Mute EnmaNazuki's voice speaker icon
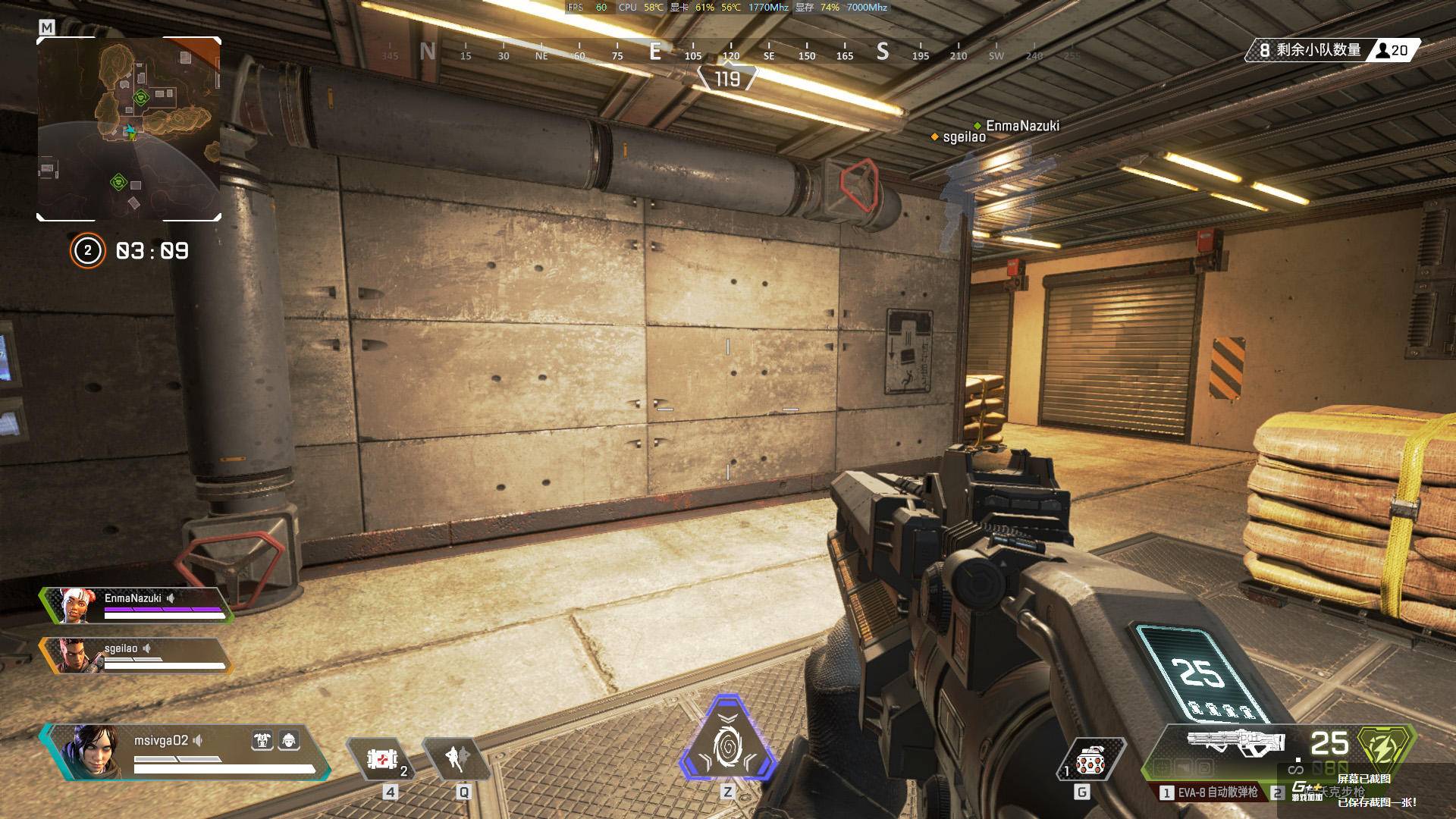The image size is (1456, 819). (171, 598)
